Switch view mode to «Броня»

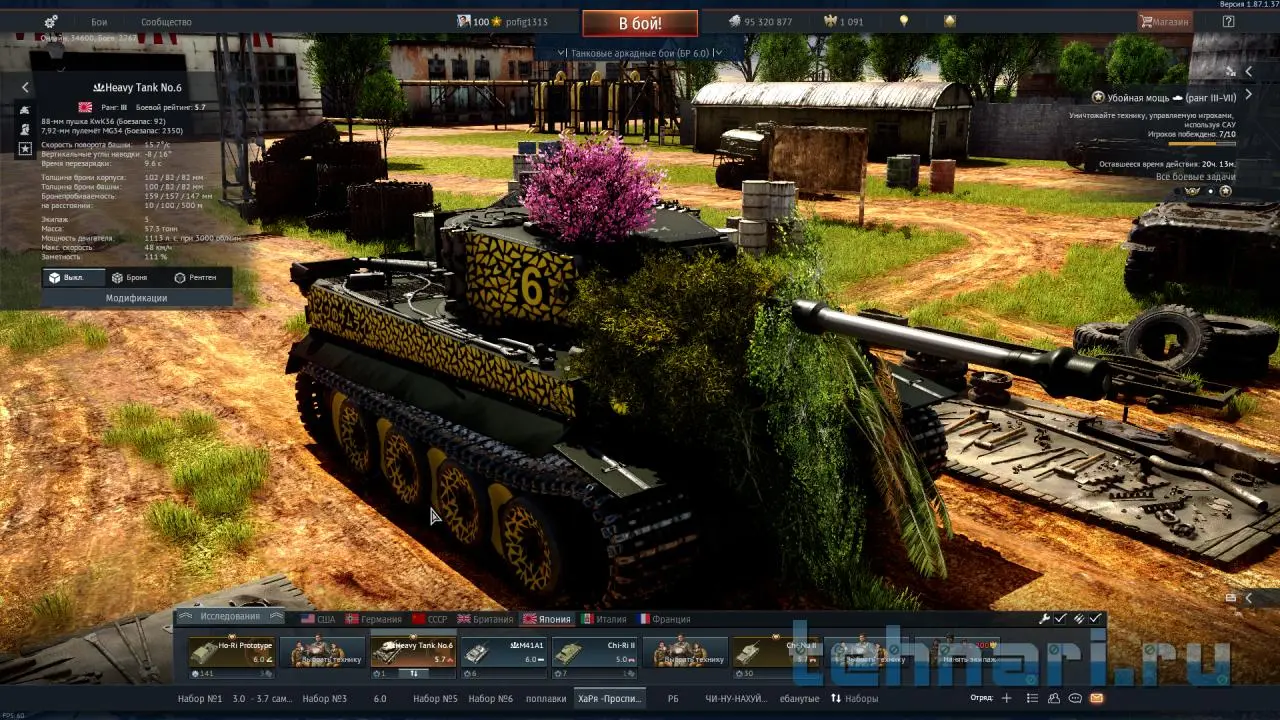click(x=130, y=277)
